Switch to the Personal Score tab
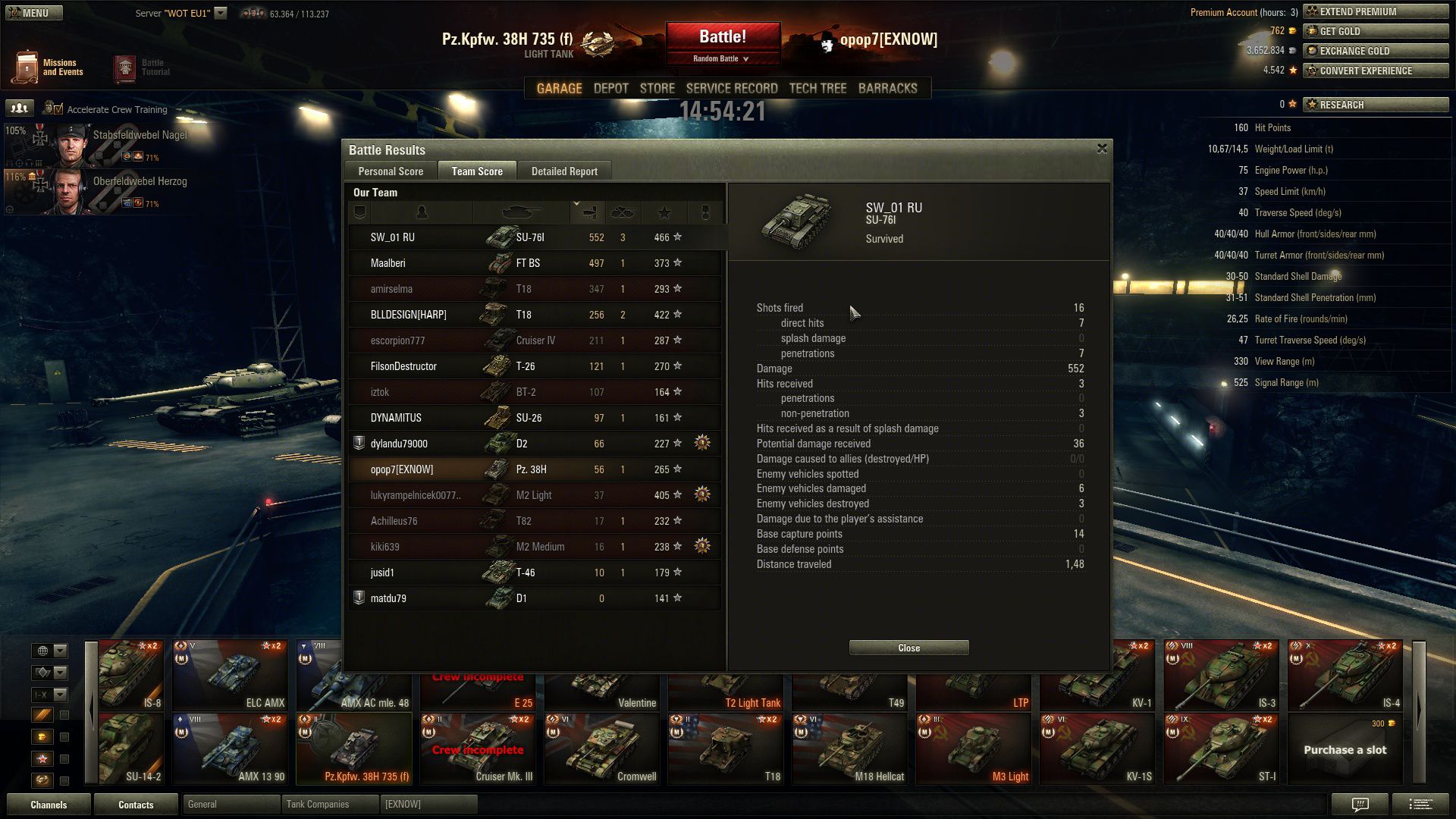Viewport: 1456px width, 819px height. (391, 171)
